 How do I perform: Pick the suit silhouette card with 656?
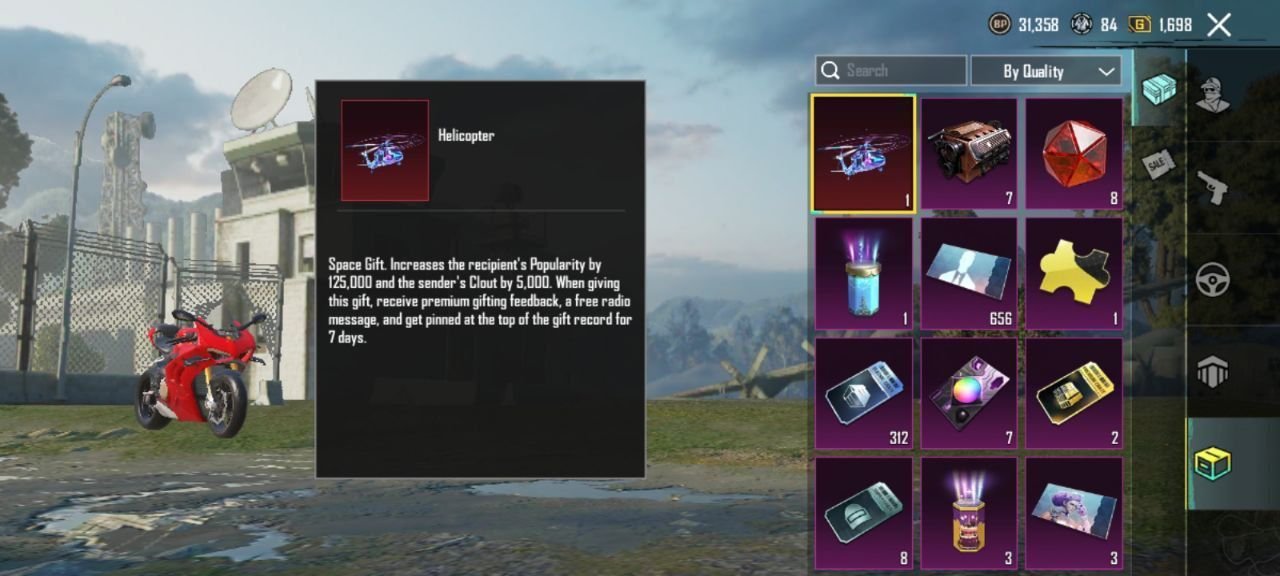(x=968, y=274)
